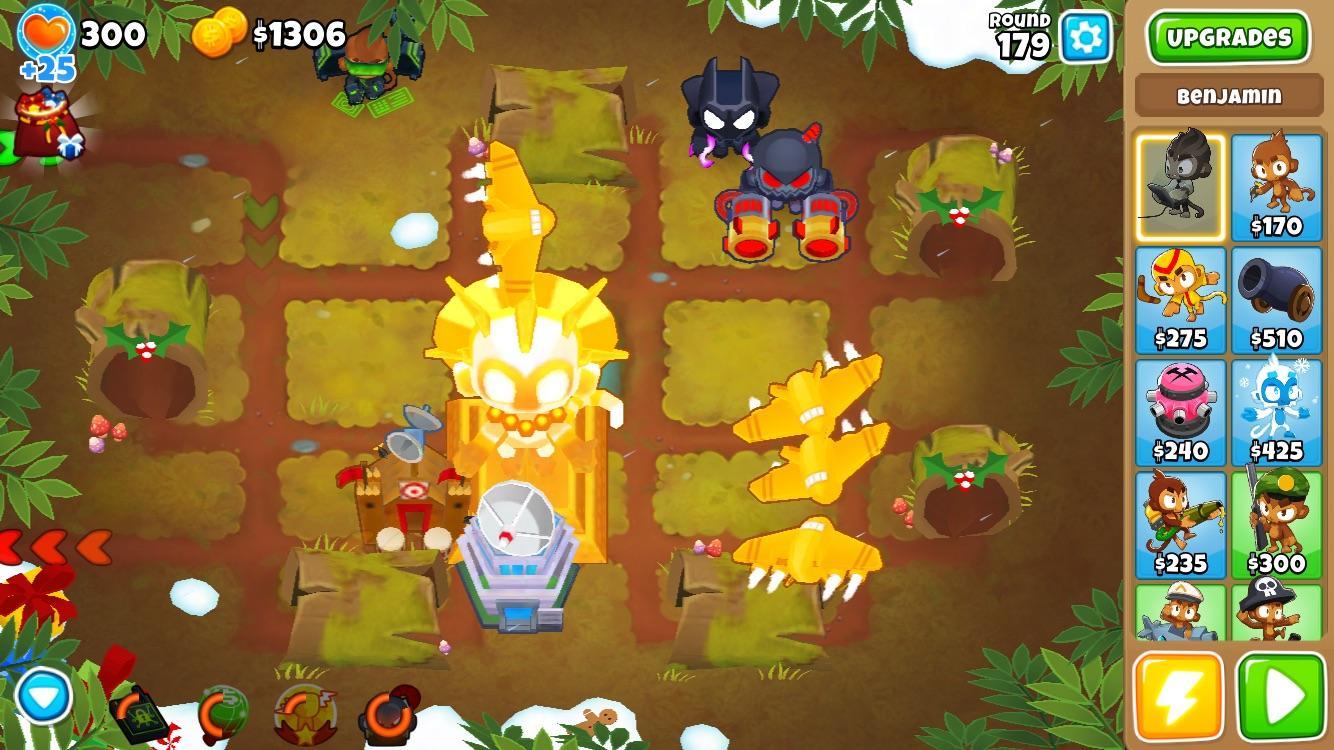Screen dimensions: 1334x750
Task: Pick the $510 Bomb Shooter cannon
Action: 1277,300
